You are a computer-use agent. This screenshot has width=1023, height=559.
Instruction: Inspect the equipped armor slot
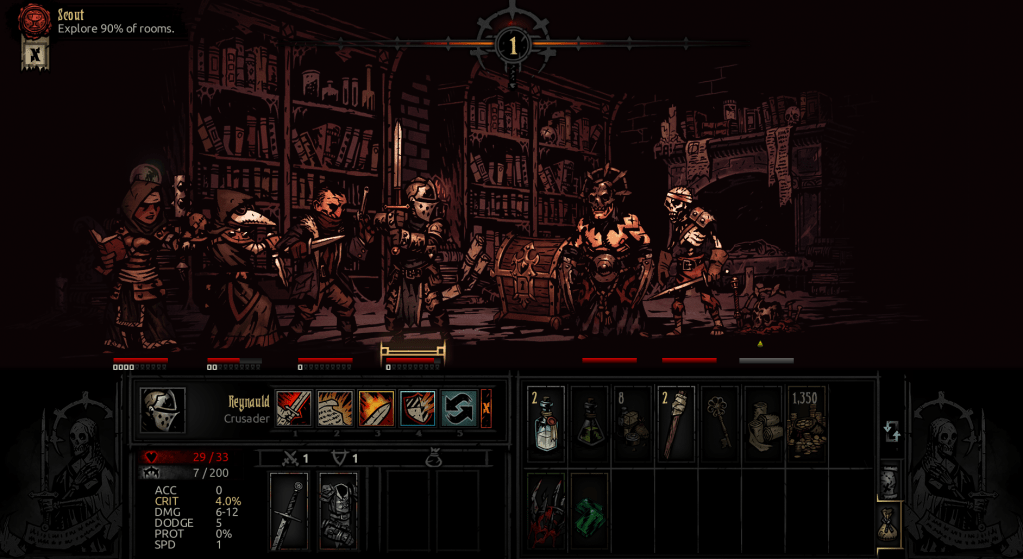point(338,511)
